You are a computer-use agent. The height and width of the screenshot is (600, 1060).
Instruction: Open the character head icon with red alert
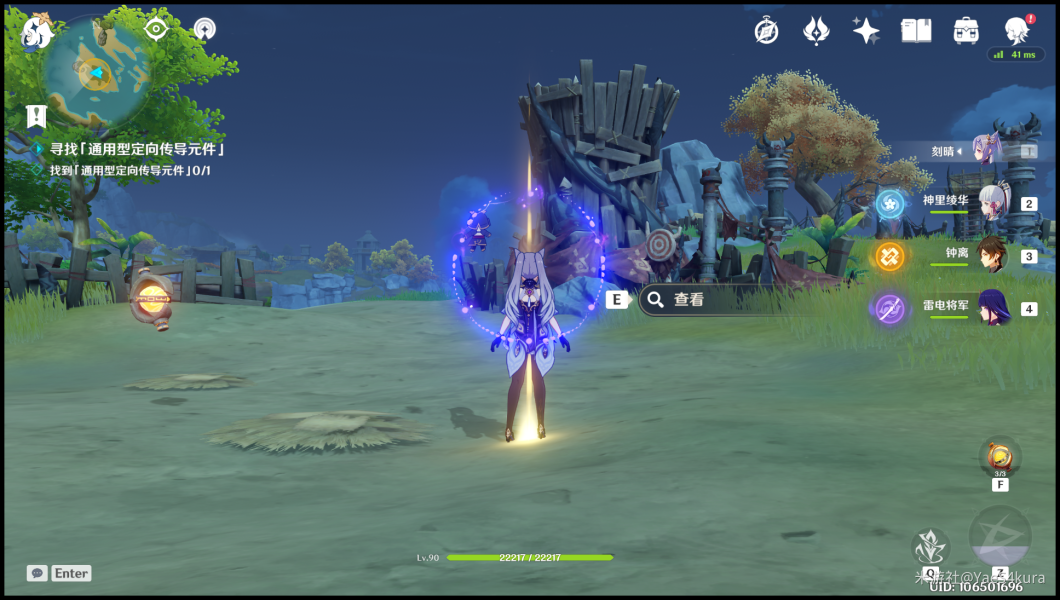pos(1017,30)
